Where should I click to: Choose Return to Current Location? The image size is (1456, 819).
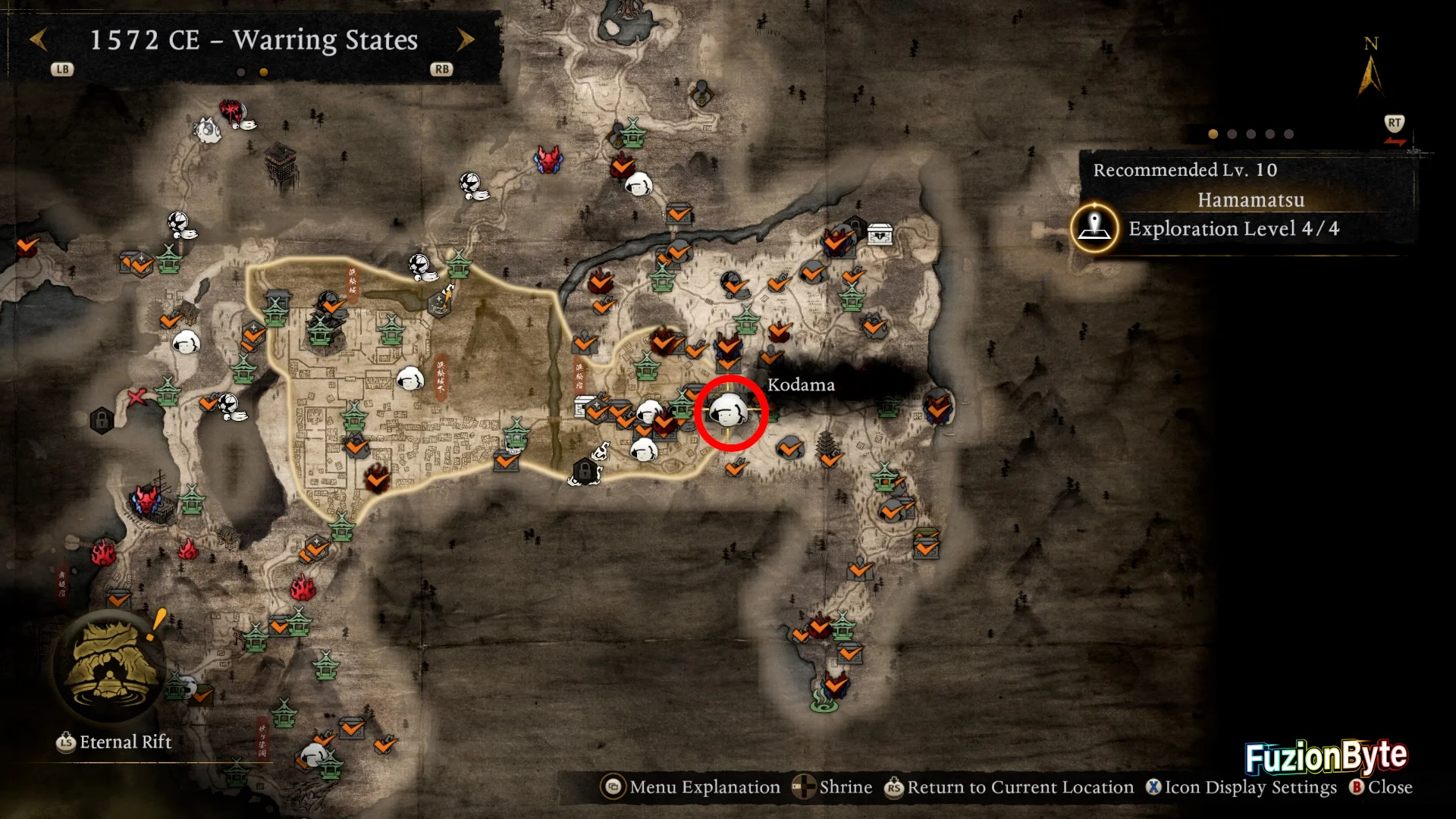[x=1009, y=787]
